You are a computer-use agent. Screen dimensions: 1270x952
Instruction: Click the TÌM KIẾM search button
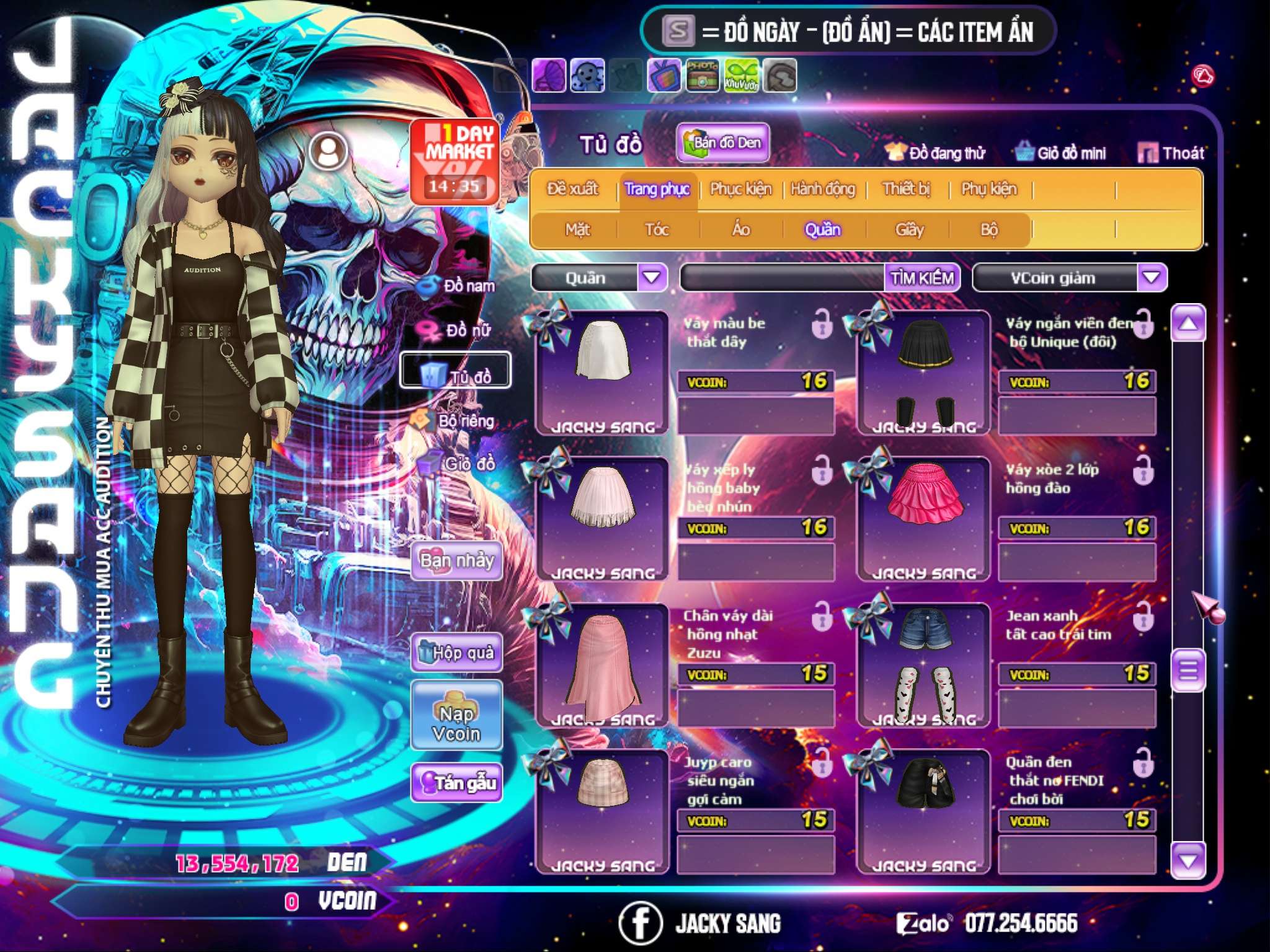coord(922,278)
